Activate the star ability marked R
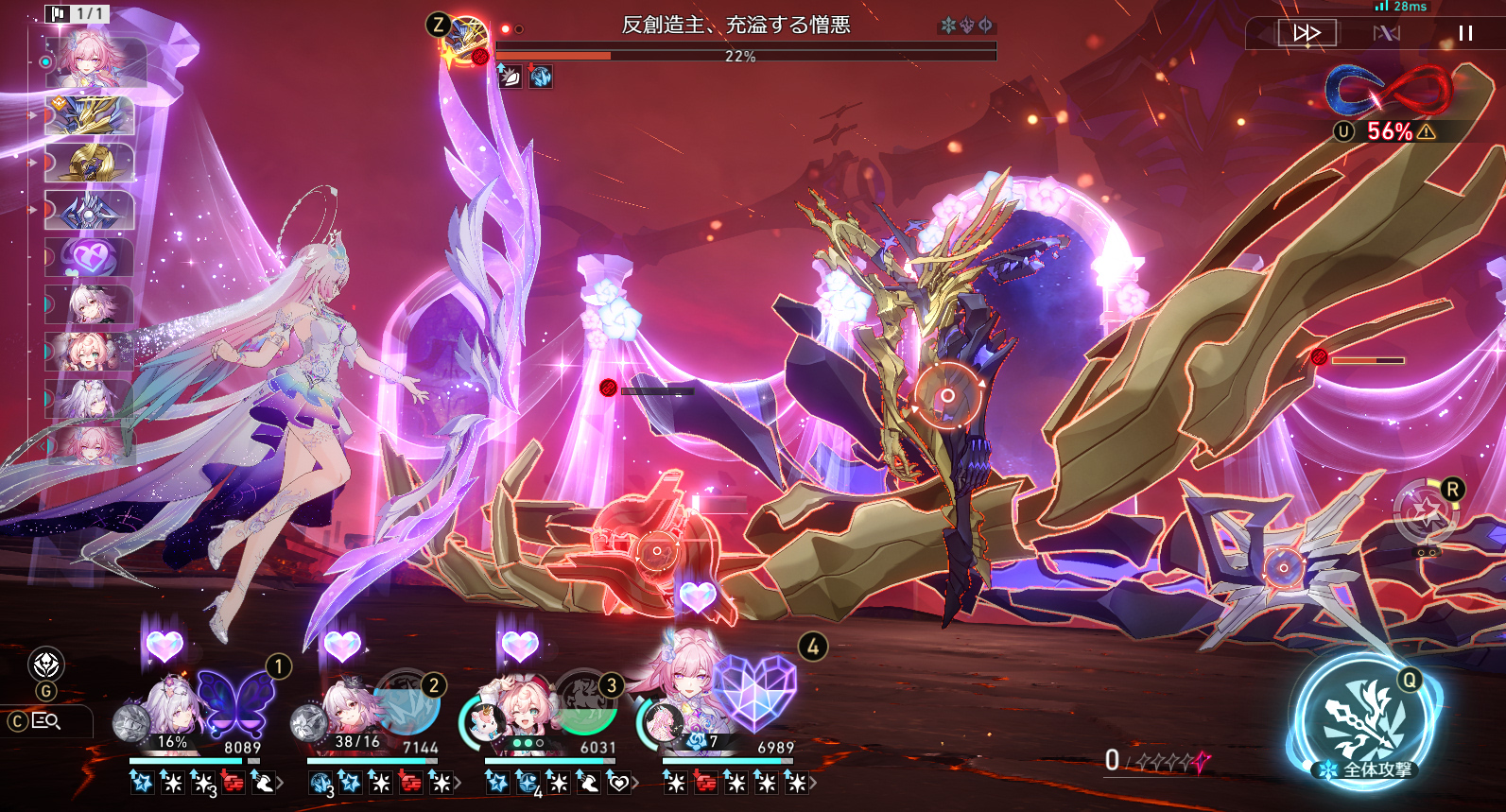The height and width of the screenshot is (812, 1506). coord(1426,513)
